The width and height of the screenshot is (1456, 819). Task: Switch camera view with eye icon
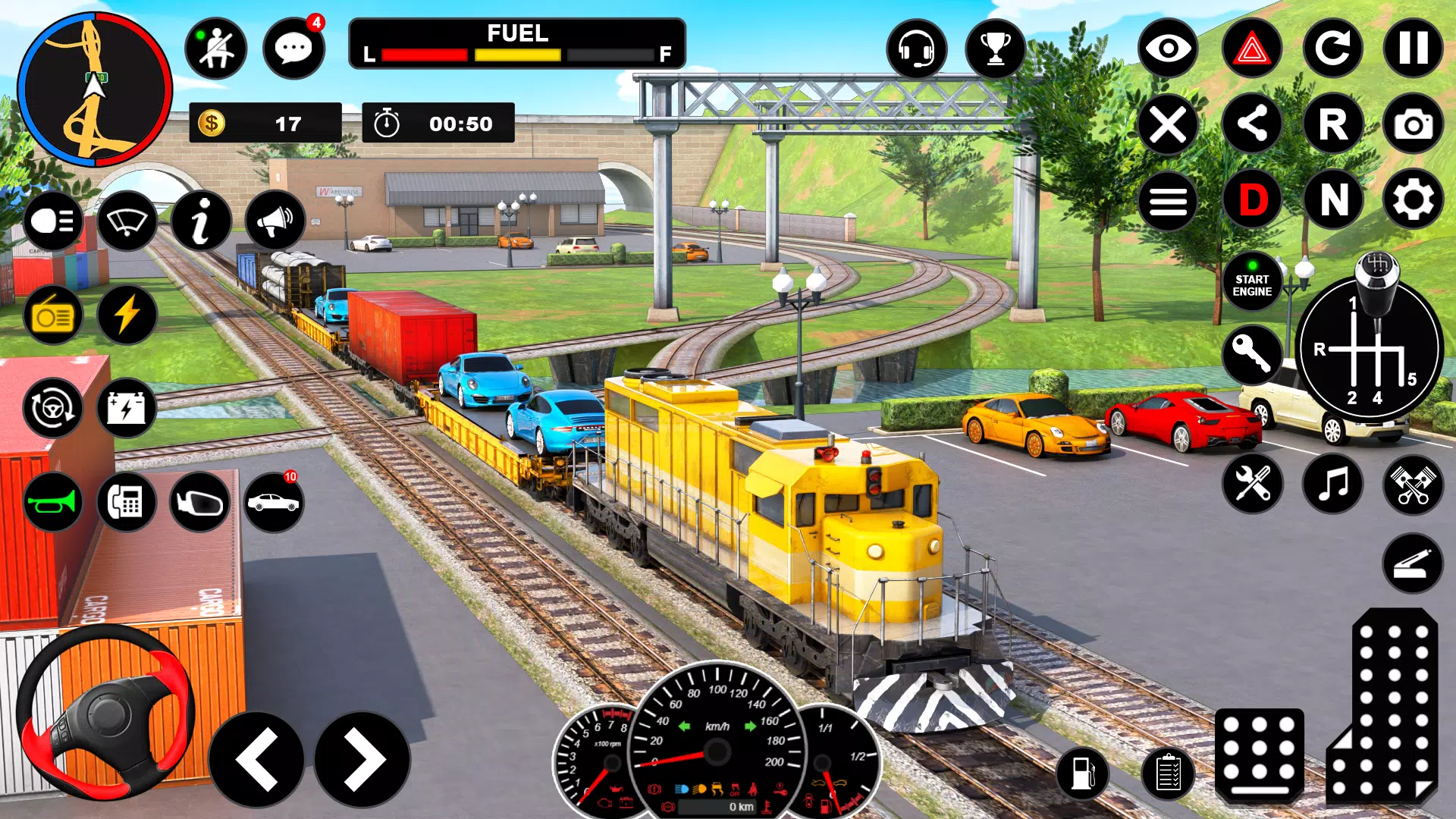(1168, 49)
